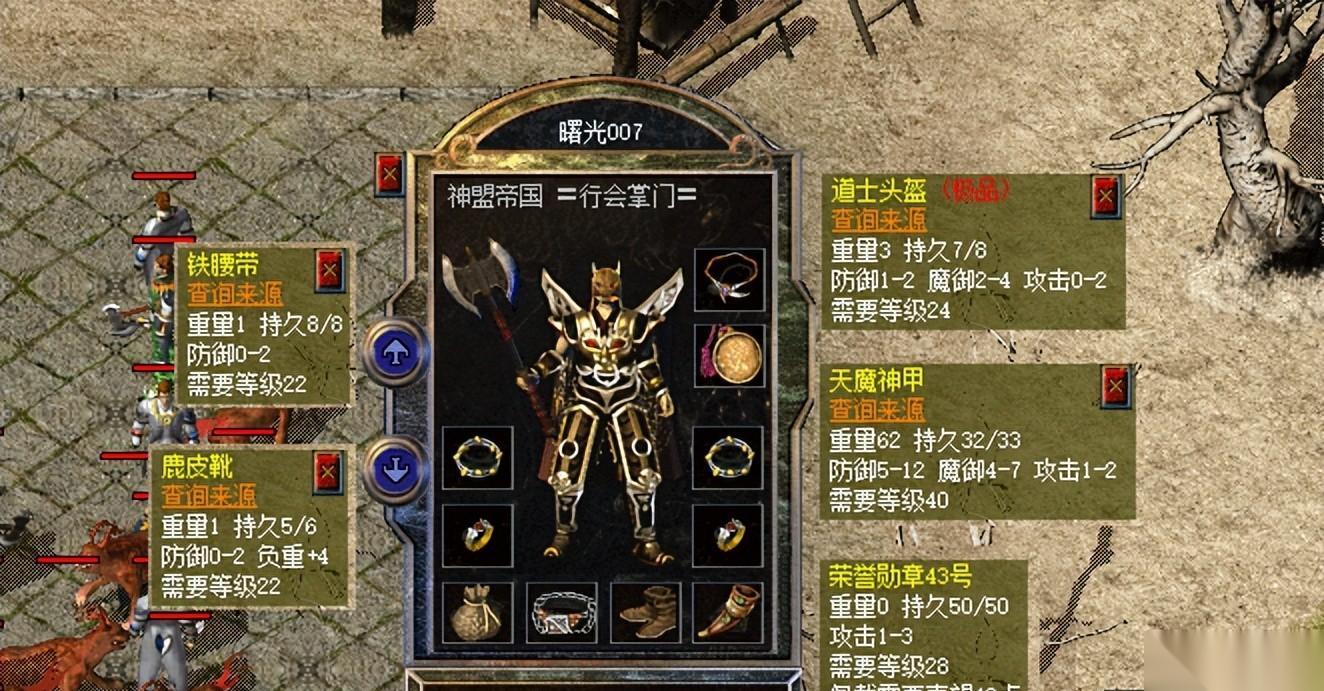This screenshot has width=1324, height=691.
Task: Open 查询来源 link for 天魔神甲
Action: tap(877, 409)
